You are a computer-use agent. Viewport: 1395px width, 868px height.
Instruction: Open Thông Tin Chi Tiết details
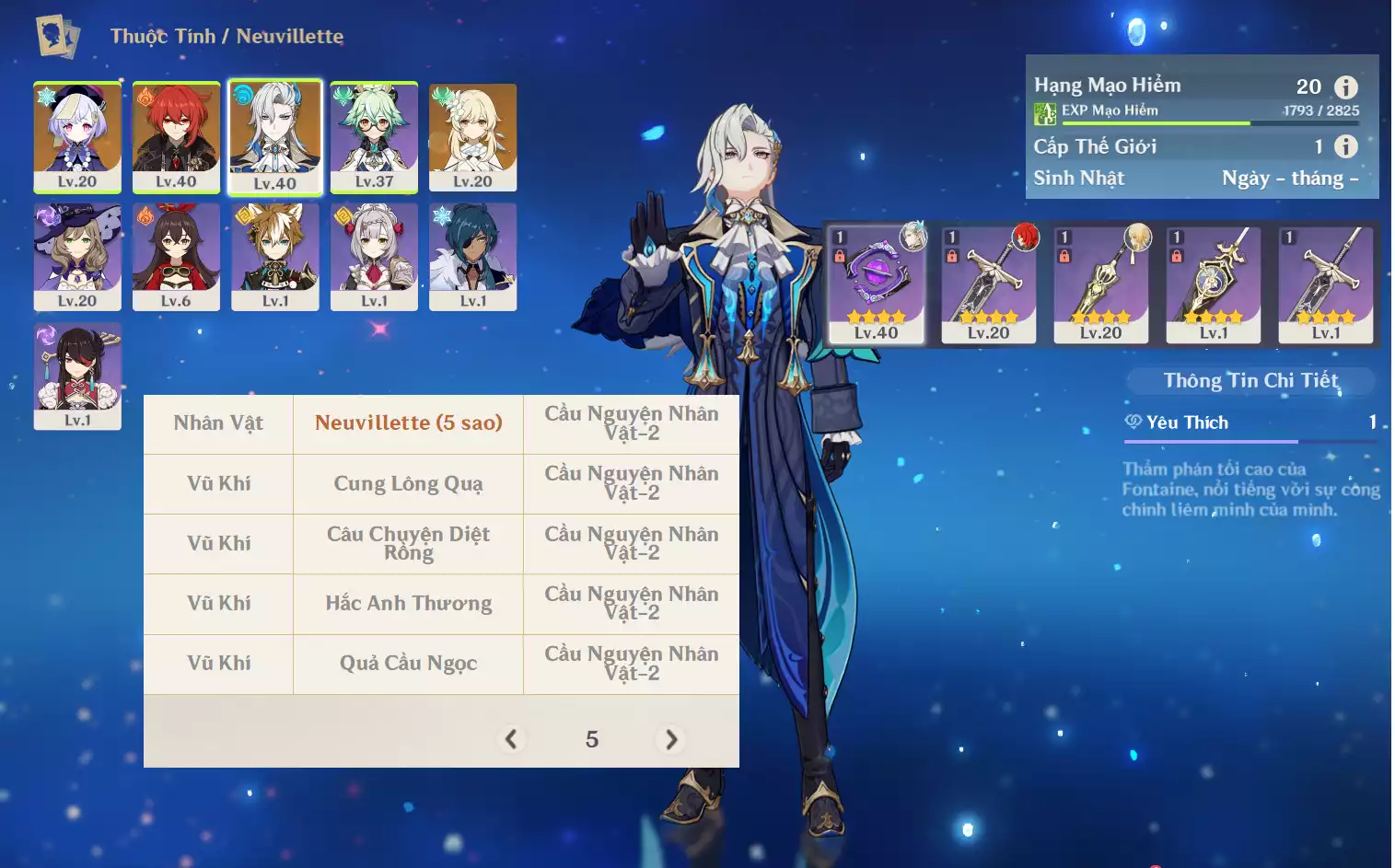(1250, 380)
